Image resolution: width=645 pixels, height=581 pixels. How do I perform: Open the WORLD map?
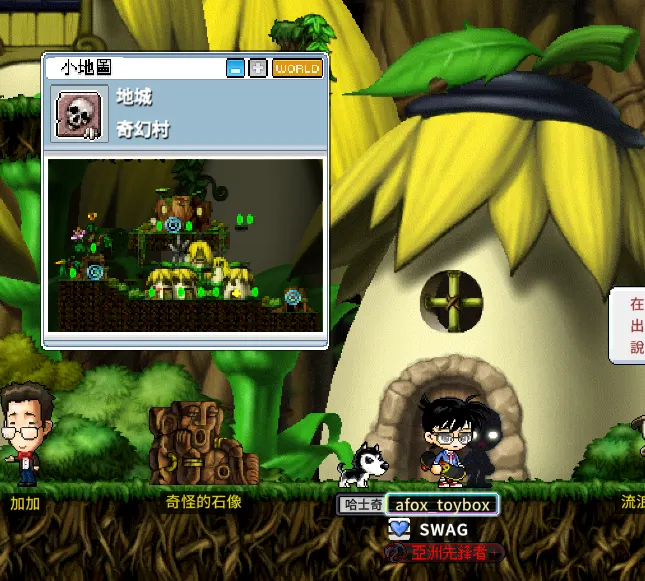click(x=297, y=69)
